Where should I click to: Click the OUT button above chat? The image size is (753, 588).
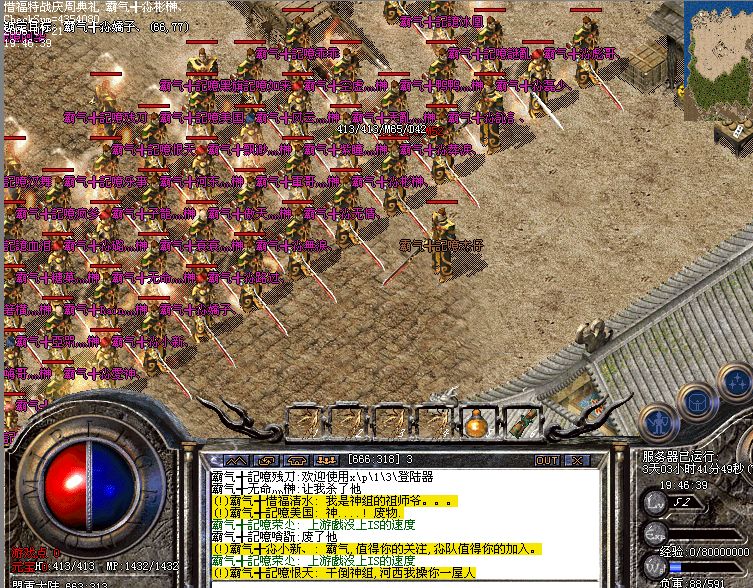(x=547, y=460)
